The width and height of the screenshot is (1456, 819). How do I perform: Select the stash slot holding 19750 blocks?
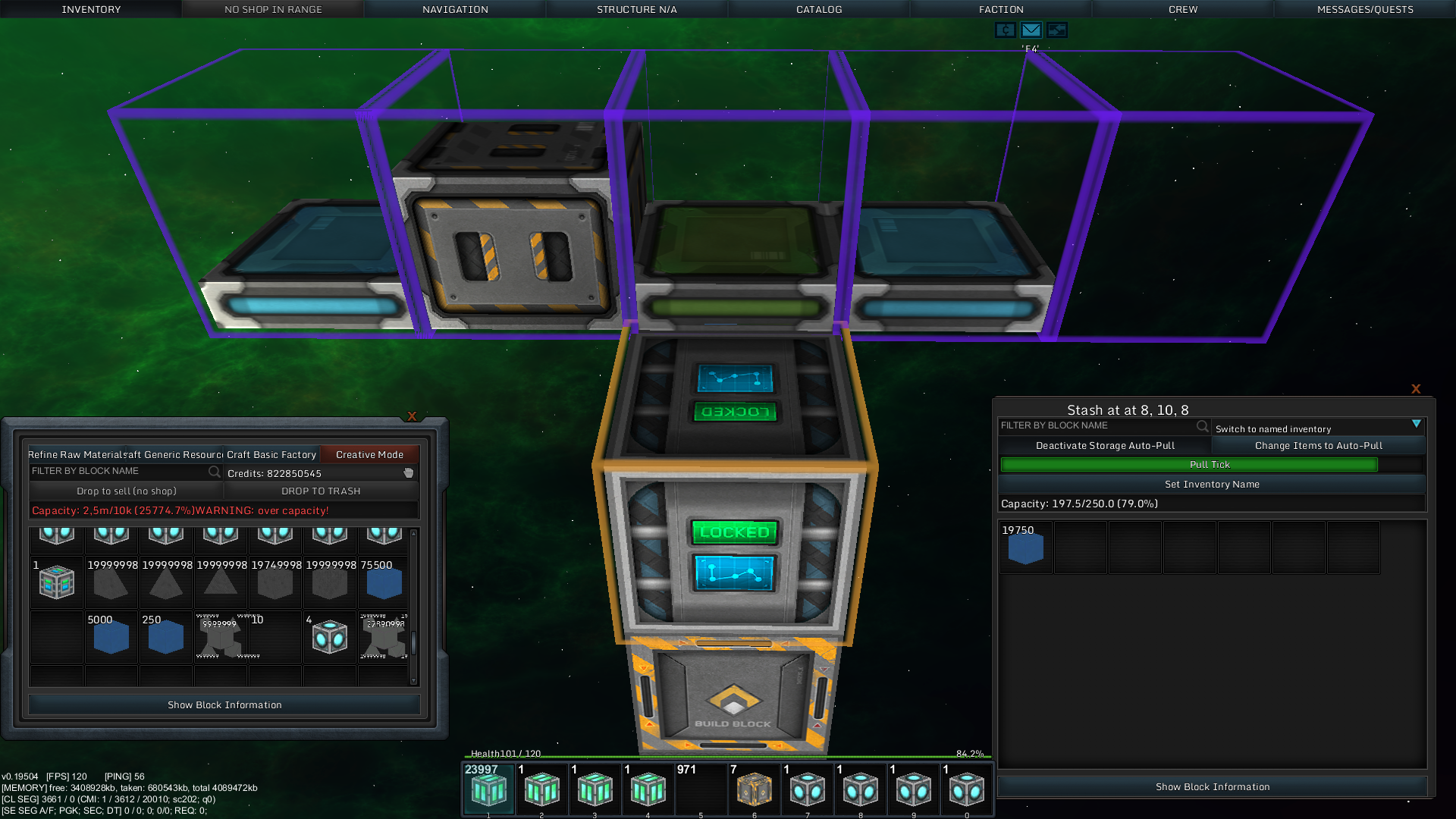click(1025, 548)
